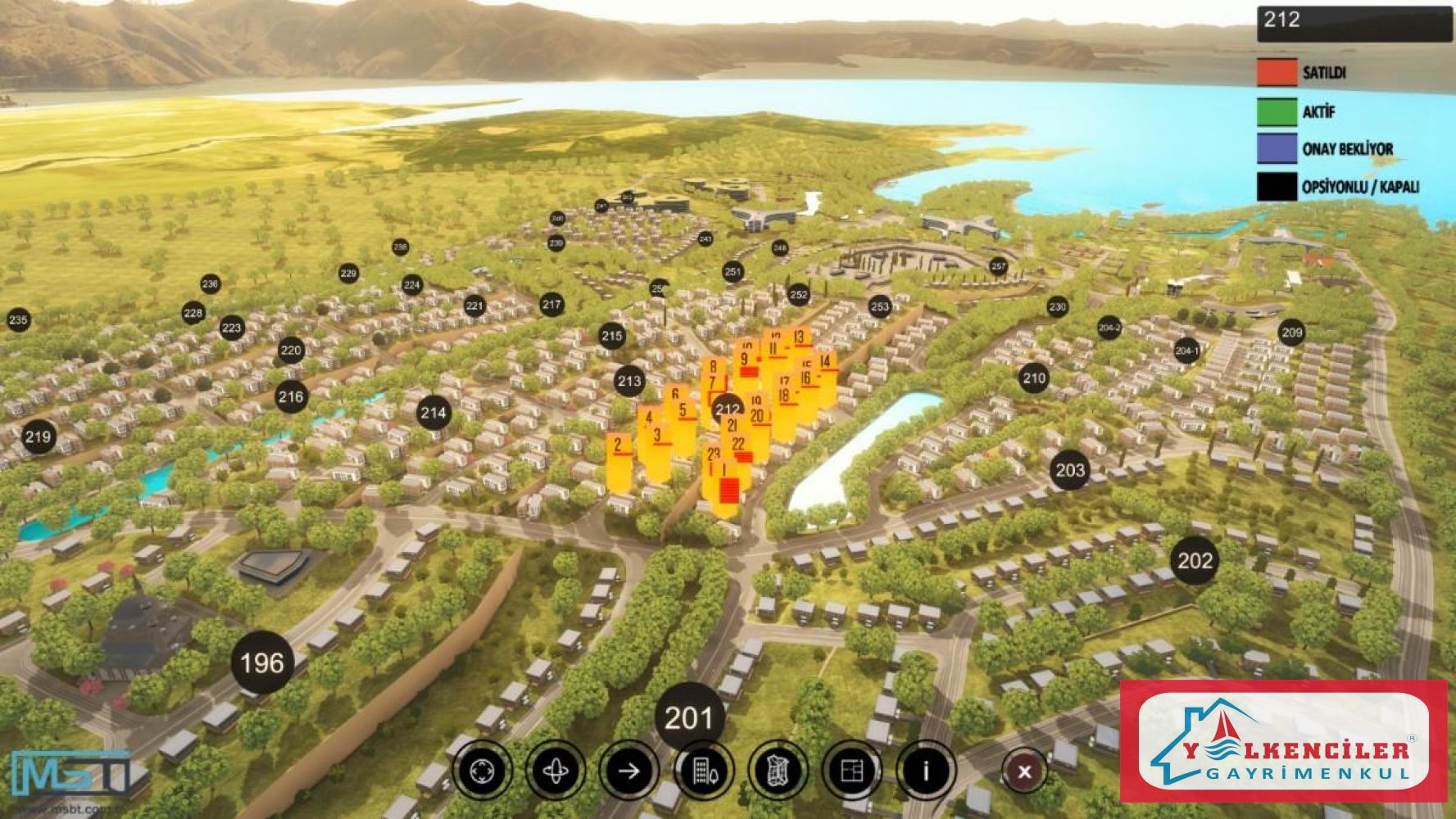Choose the blue ONAY BEKLİYOR legend swatch
This screenshot has width=1456, height=819.
point(1277,149)
